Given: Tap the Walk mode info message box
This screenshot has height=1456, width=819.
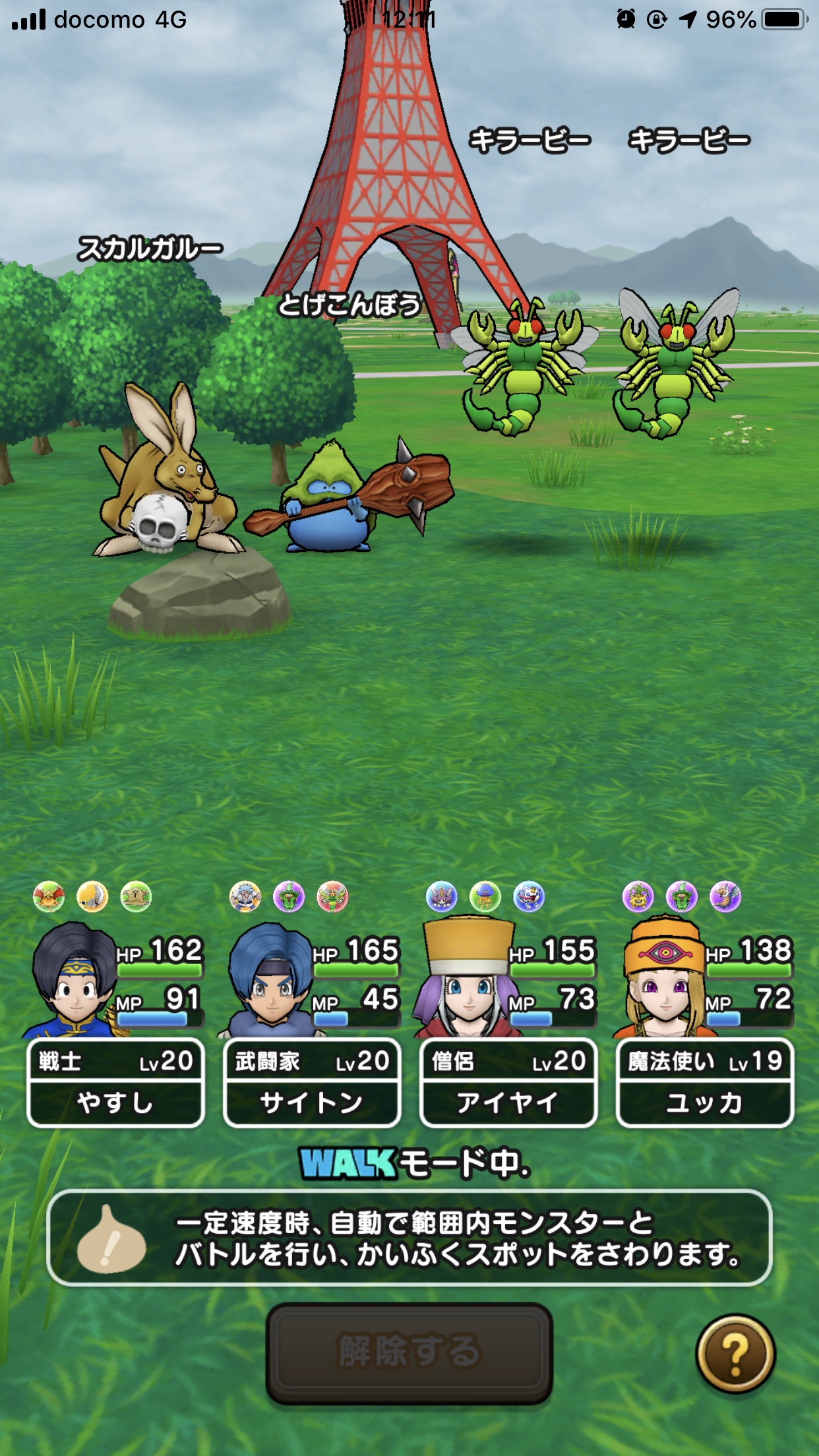Looking at the screenshot, I should point(409,1238).
